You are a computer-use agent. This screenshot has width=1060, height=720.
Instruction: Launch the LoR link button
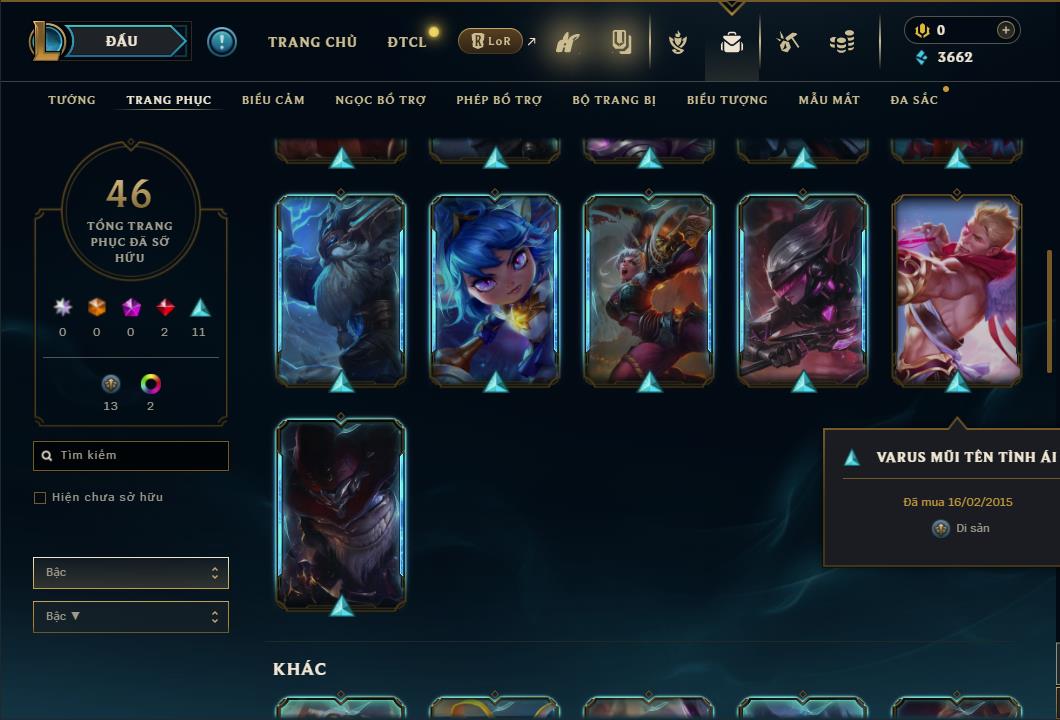coord(491,42)
